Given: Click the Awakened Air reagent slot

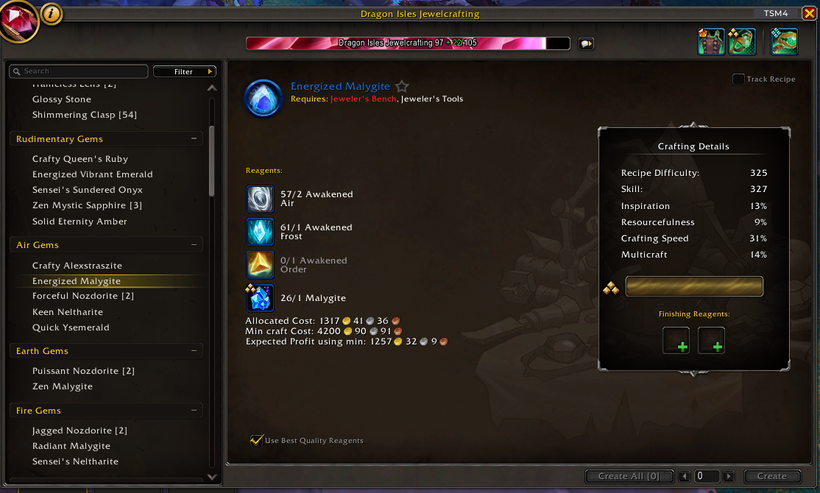Looking at the screenshot, I should [x=260, y=198].
